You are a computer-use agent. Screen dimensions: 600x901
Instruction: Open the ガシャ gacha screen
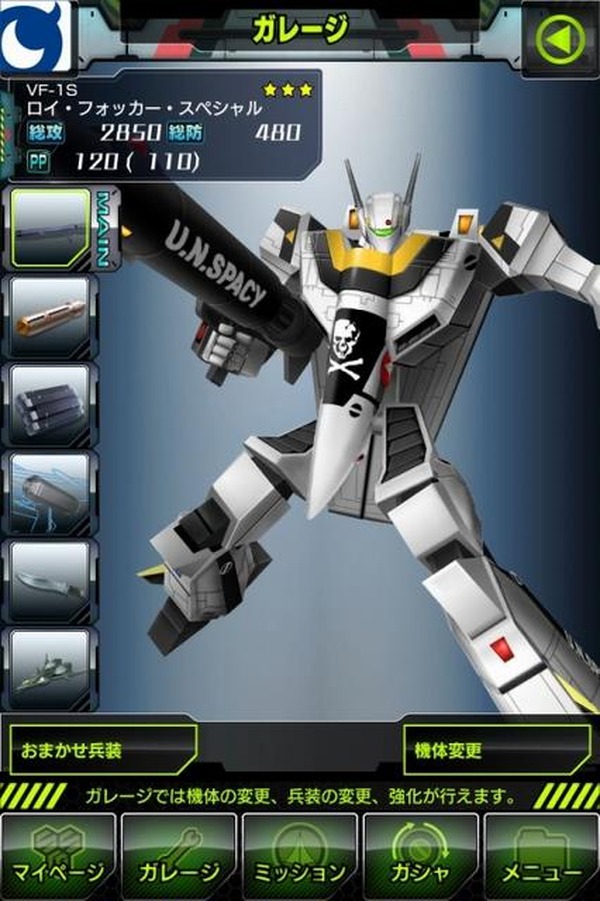[x=420, y=857]
